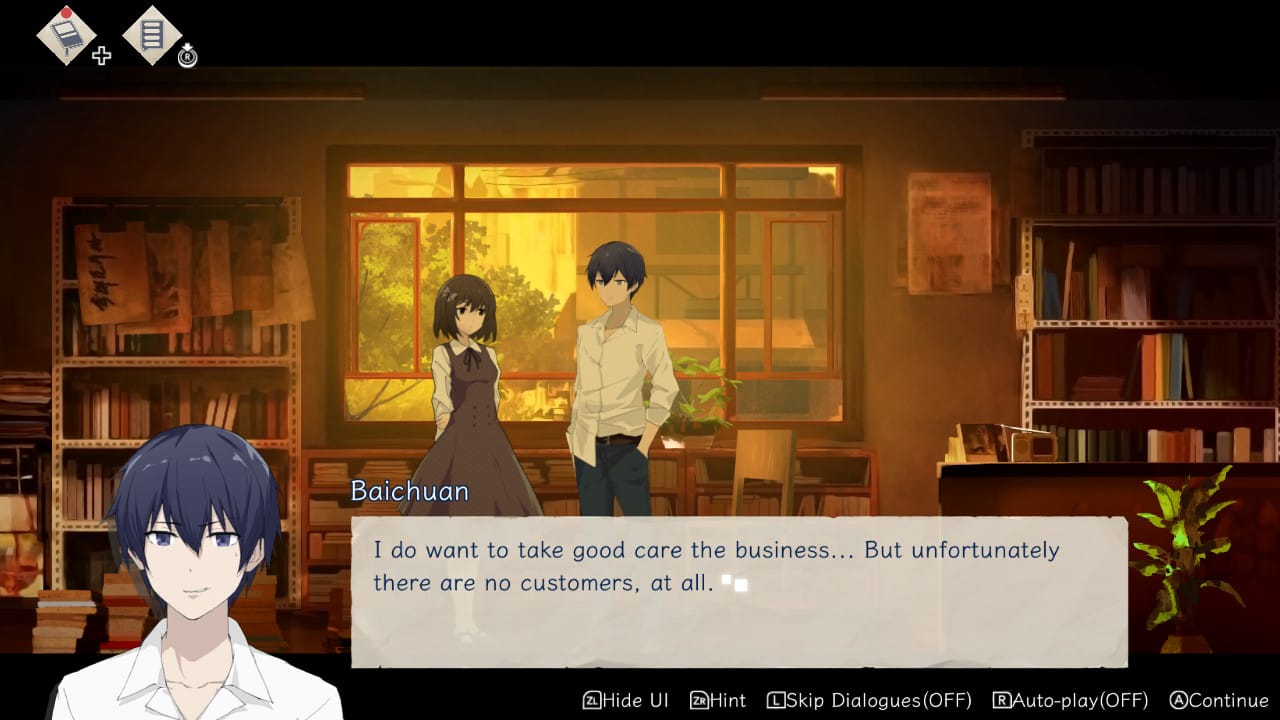Open the dialogue log list icon

[152, 36]
